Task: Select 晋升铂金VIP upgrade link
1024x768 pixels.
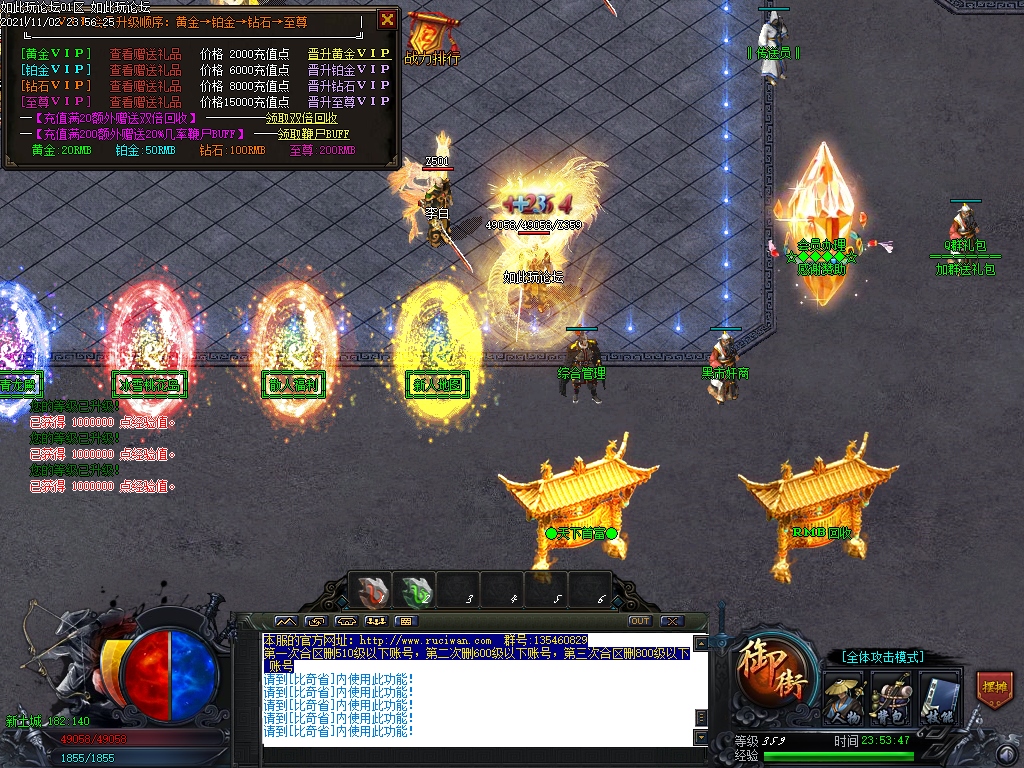Action: tap(349, 70)
